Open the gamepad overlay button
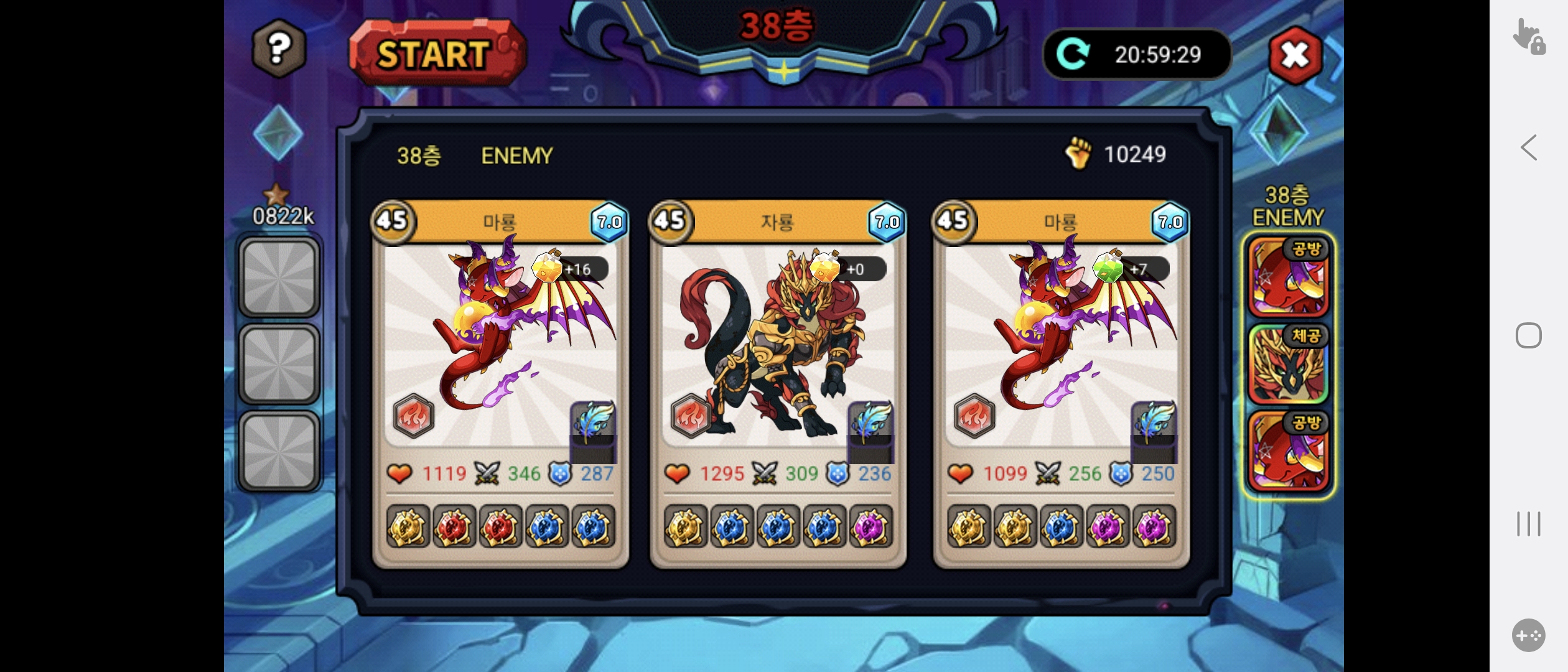 click(x=1528, y=635)
